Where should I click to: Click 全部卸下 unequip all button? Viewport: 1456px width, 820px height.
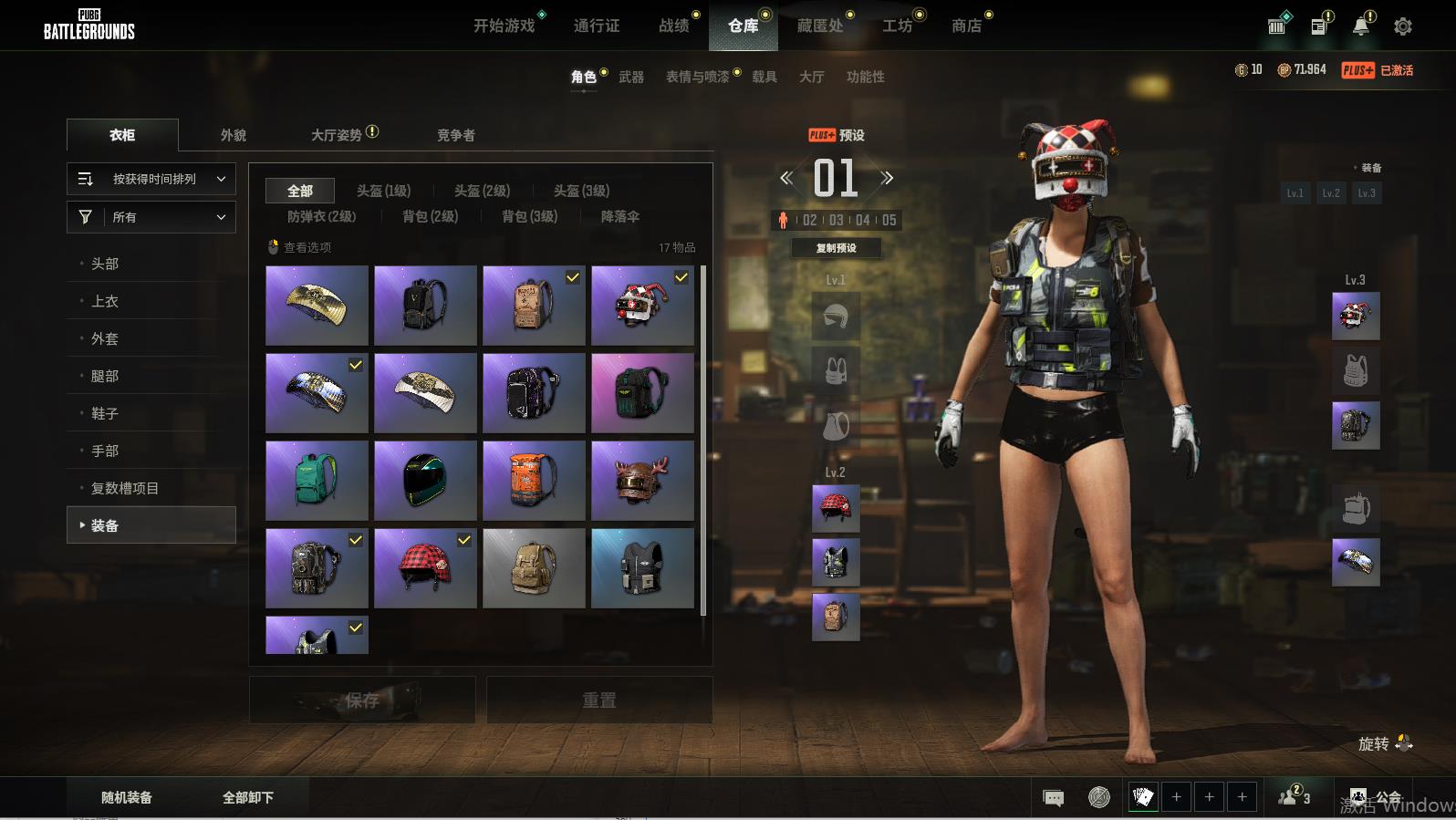point(248,797)
